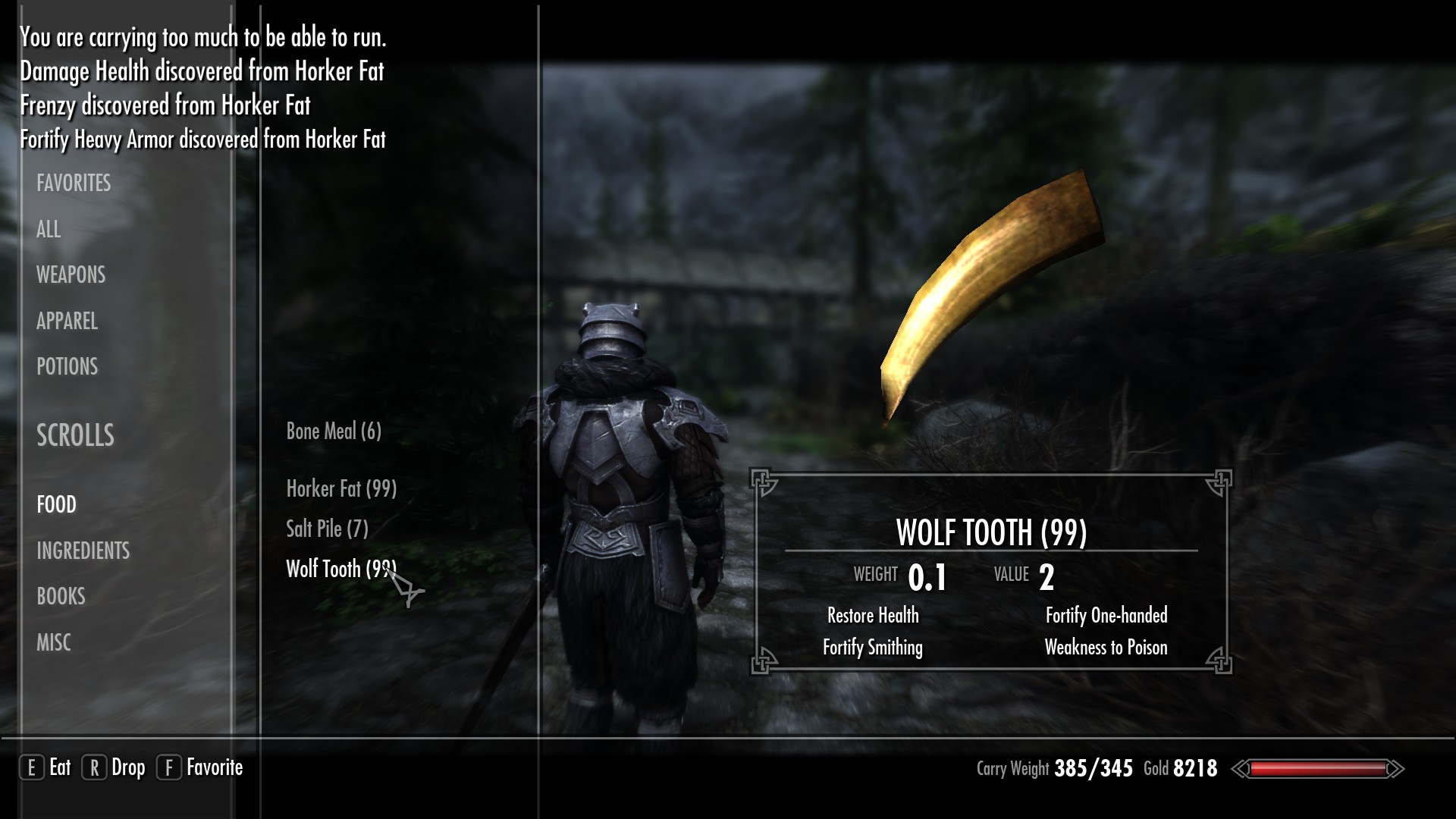Click the Wolf Tooth list entry
This screenshot has width=1456, height=819.
[340, 569]
